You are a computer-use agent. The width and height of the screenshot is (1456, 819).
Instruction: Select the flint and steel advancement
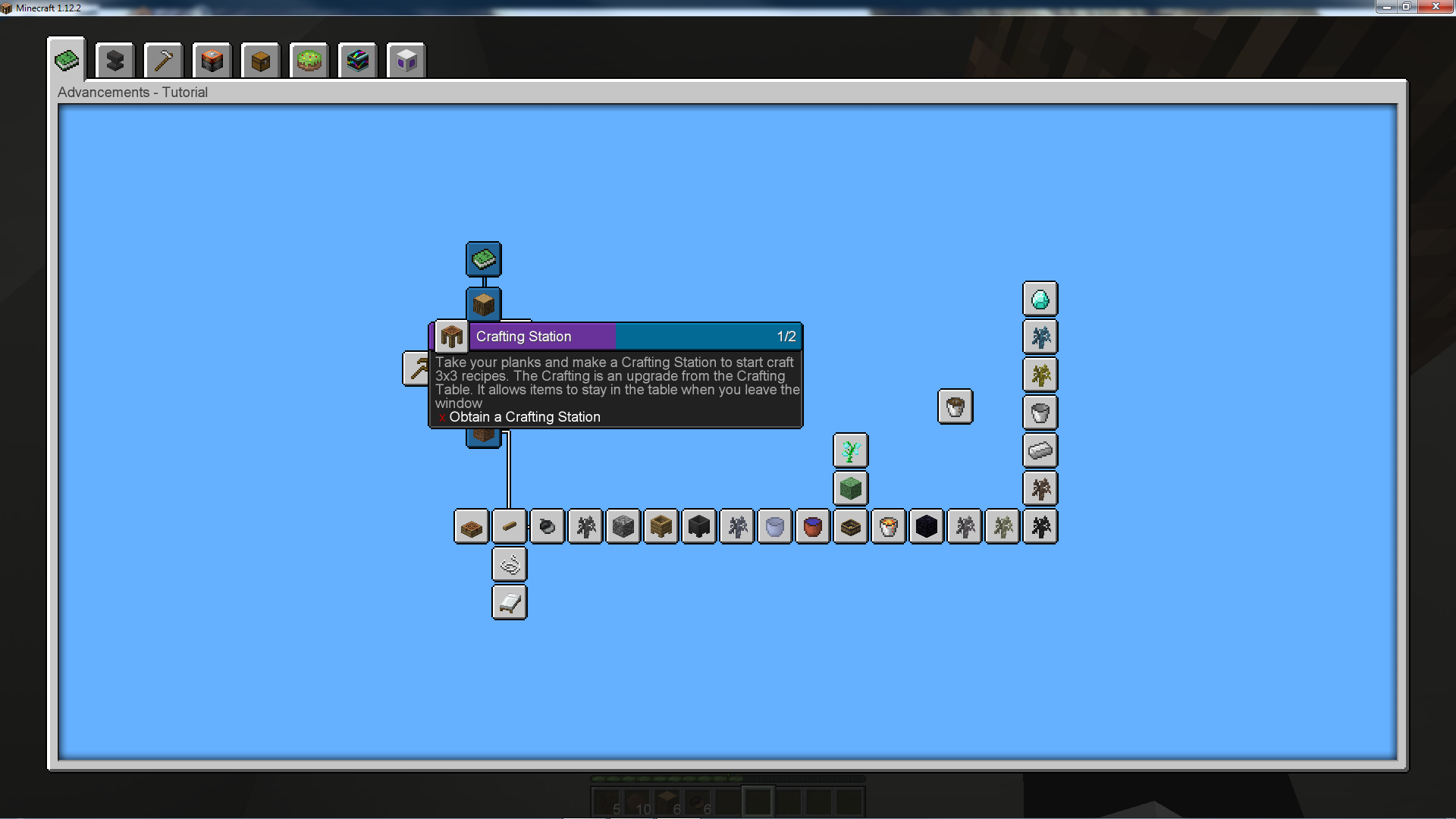[547, 526]
